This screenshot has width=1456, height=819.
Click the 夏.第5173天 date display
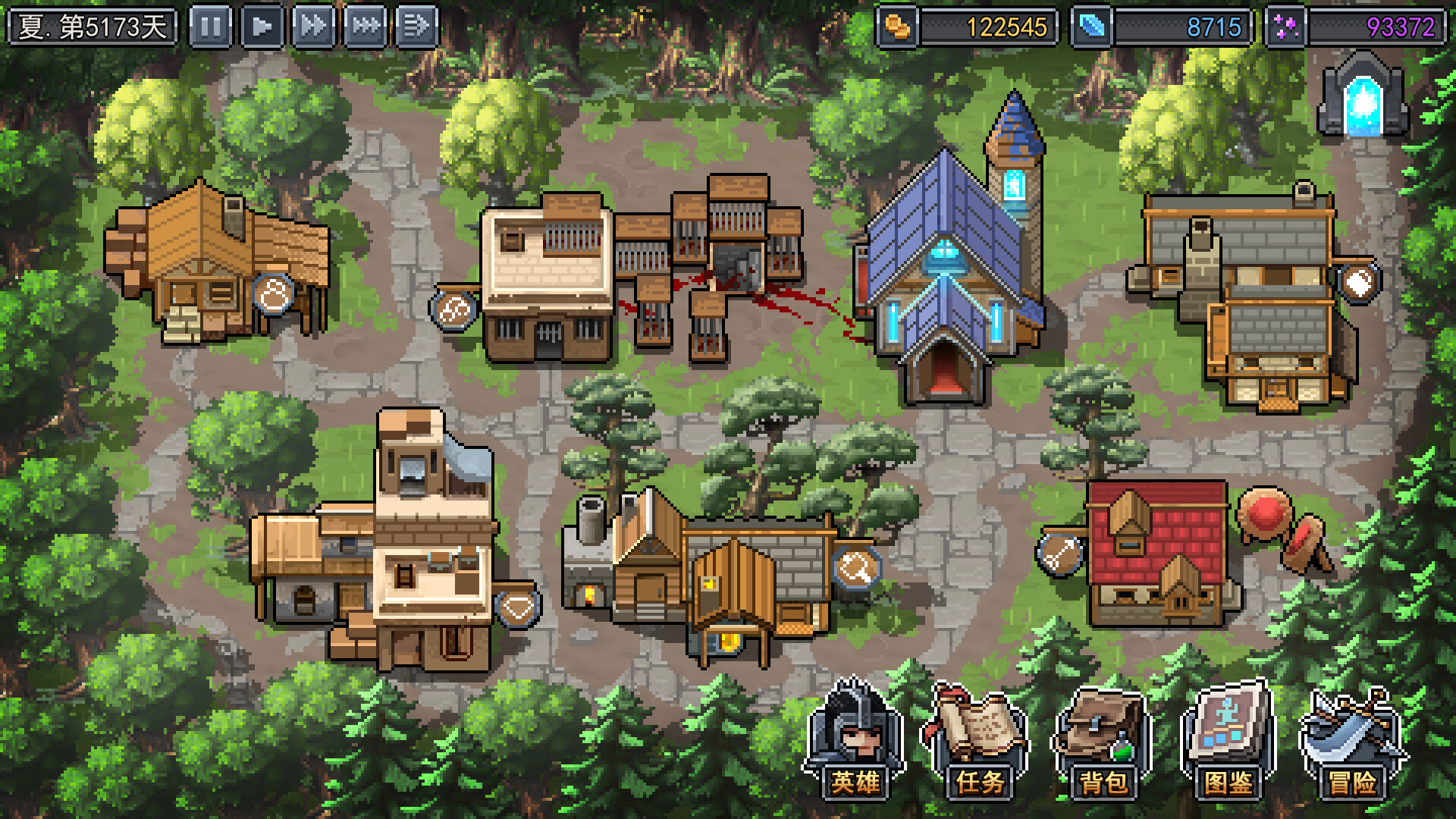point(91,23)
